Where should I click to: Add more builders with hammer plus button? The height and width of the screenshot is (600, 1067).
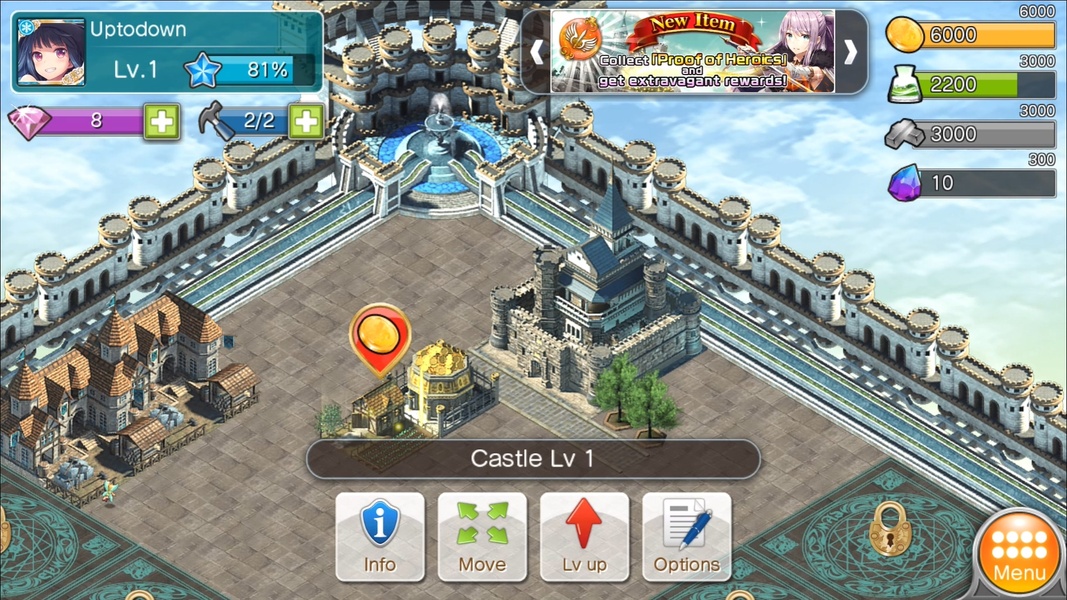306,121
